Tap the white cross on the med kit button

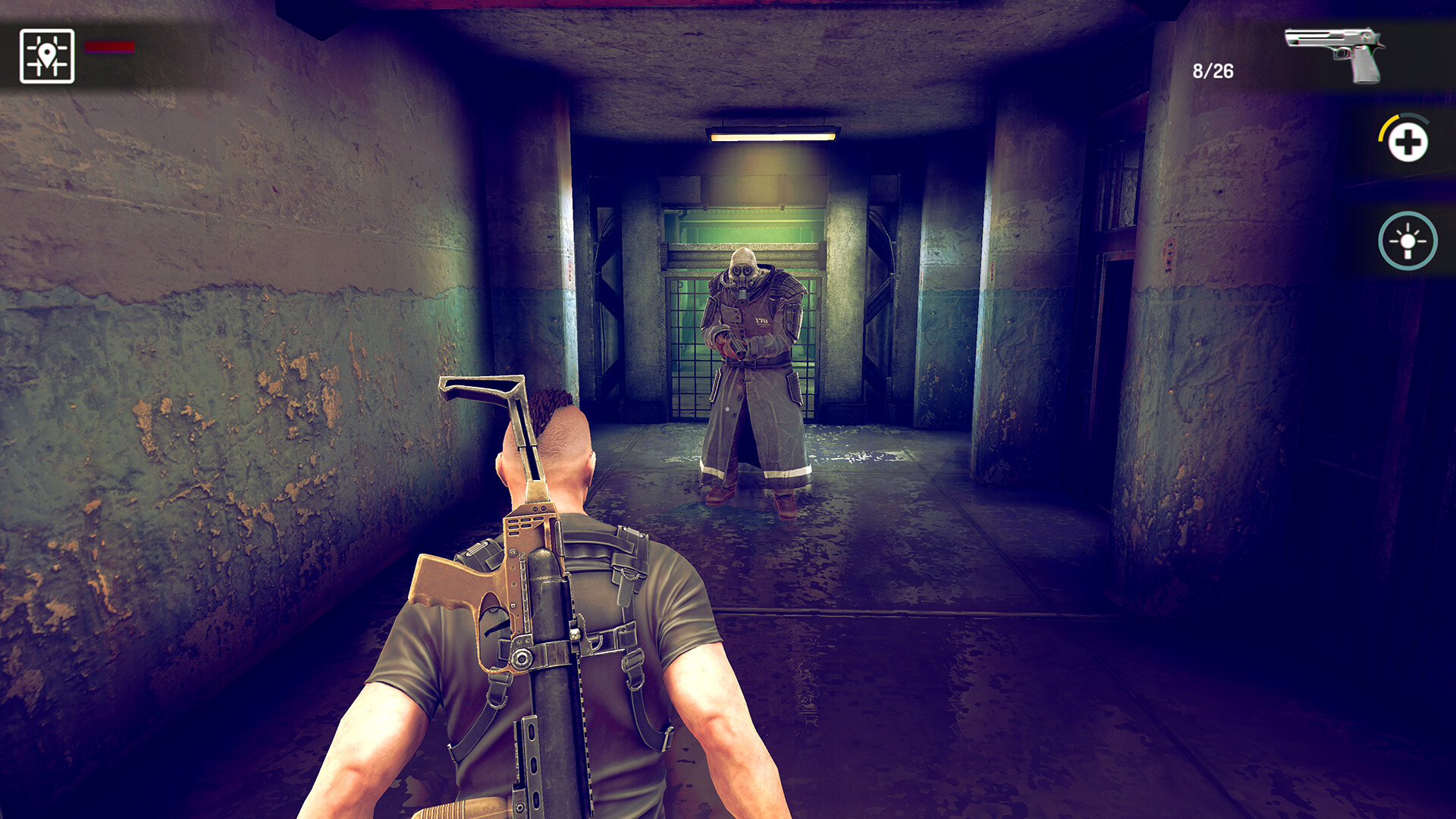point(1408,143)
